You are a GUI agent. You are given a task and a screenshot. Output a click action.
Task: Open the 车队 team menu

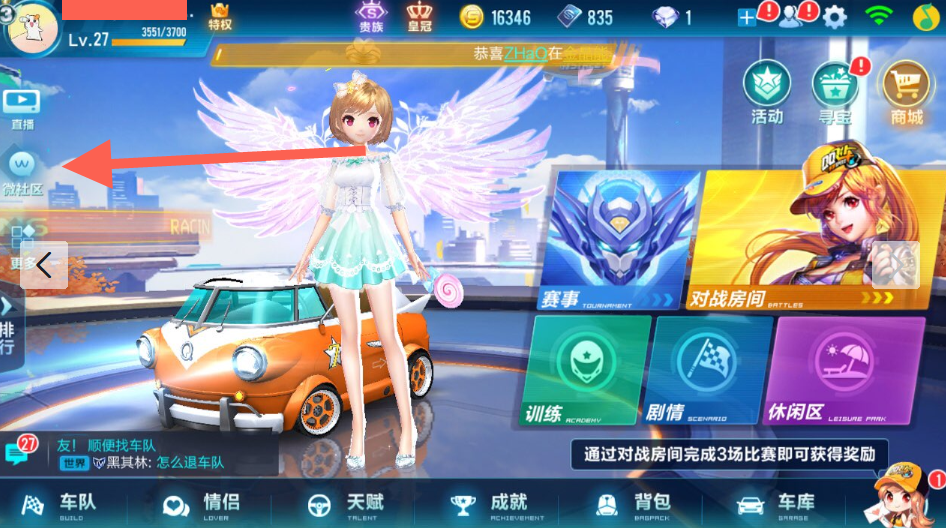coord(61,505)
